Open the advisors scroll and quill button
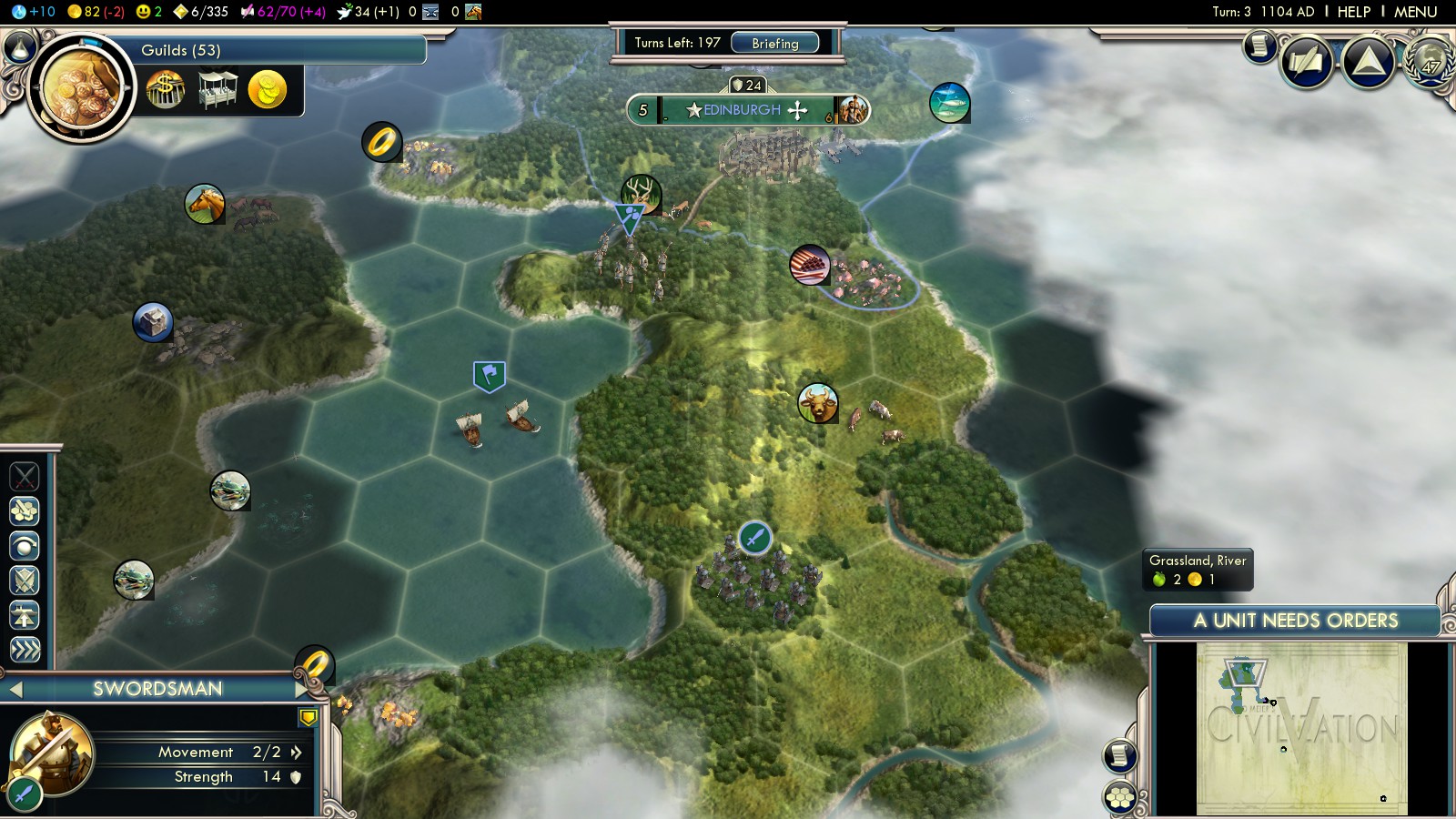The width and height of the screenshot is (1456, 819). (x=1307, y=62)
